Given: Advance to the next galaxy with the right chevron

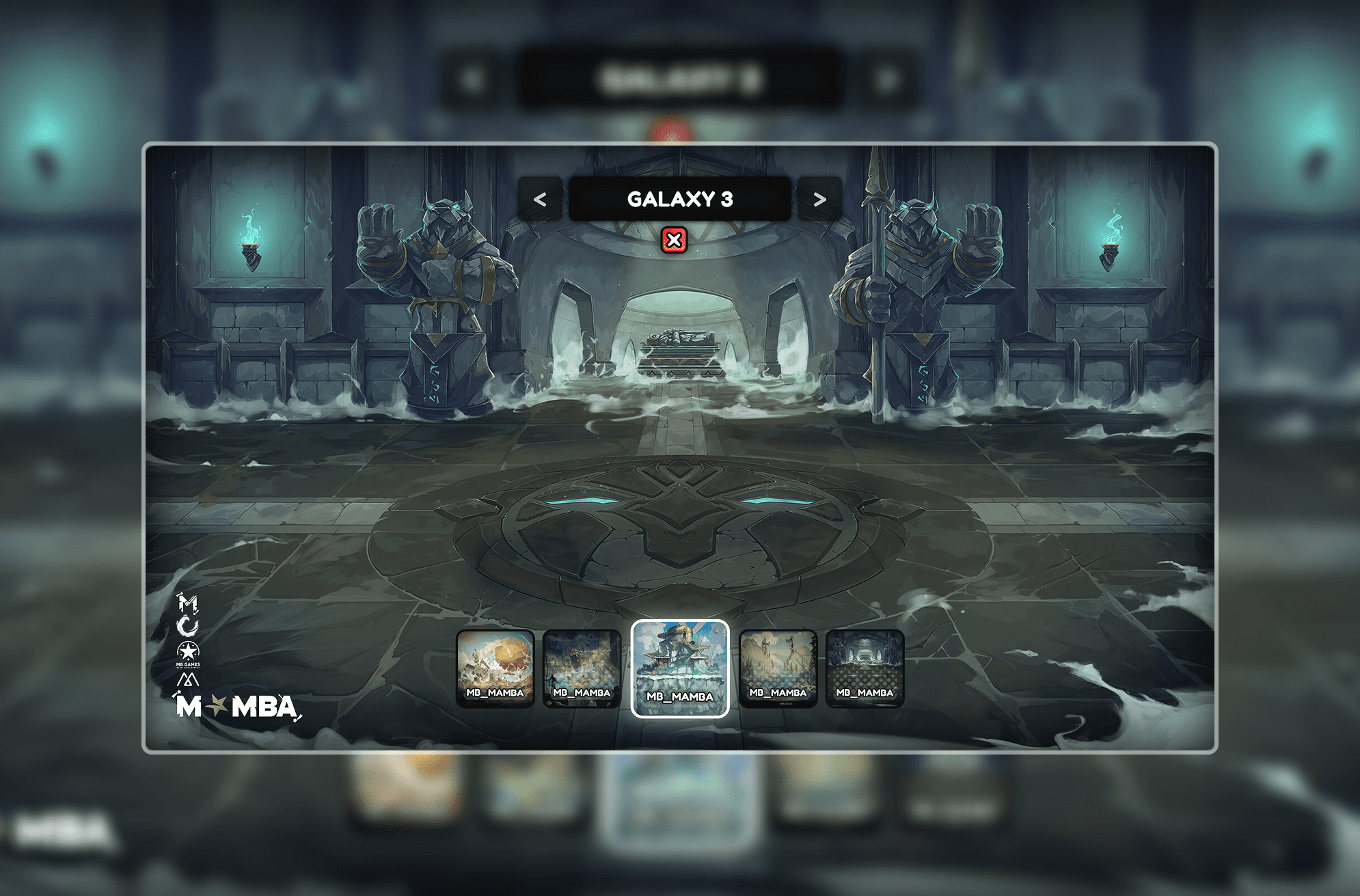Looking at the screenshot, I should pyautogui.click(x=819, y=200).
